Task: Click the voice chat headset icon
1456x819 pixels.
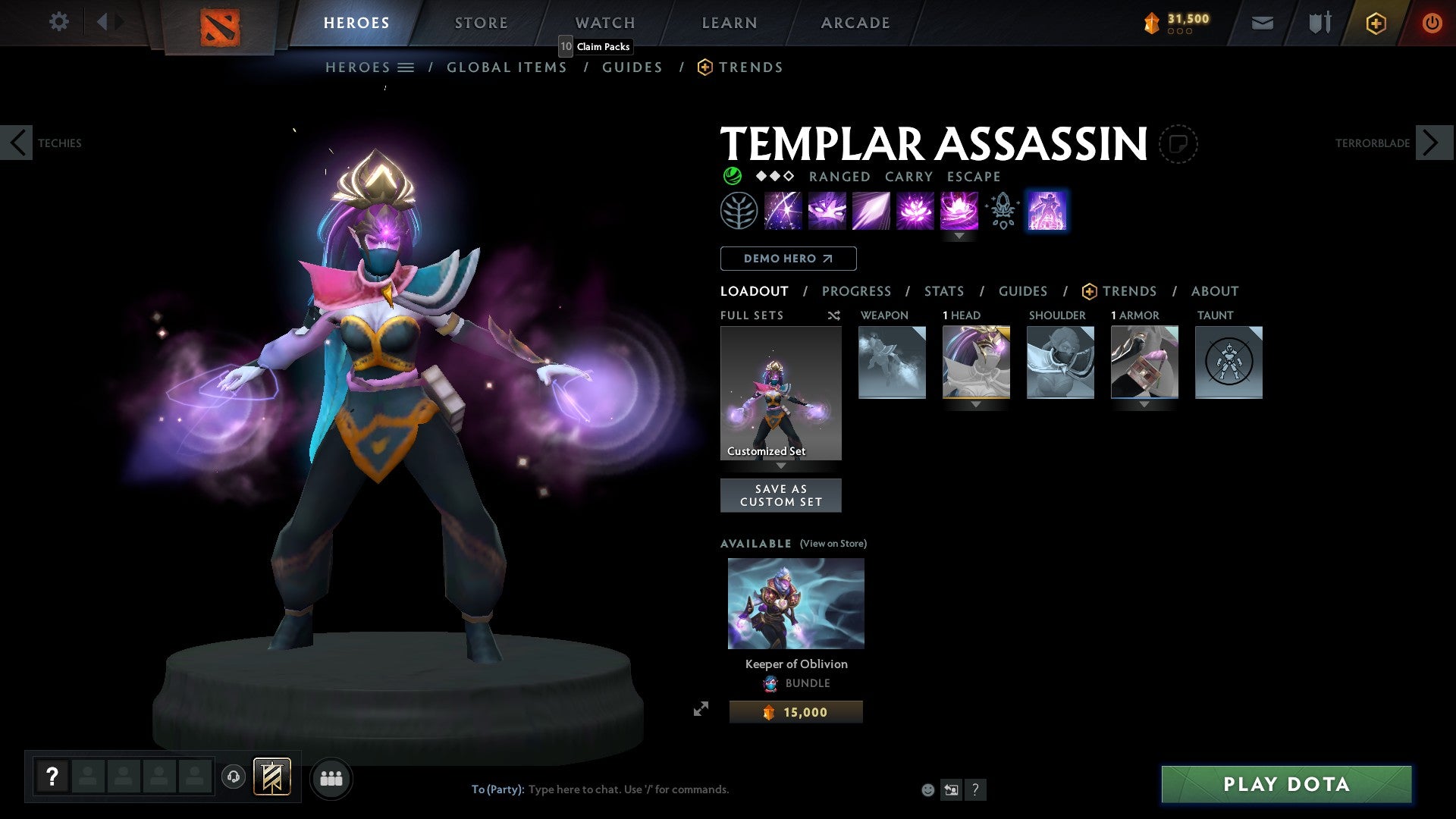Action: coord(234,777)
